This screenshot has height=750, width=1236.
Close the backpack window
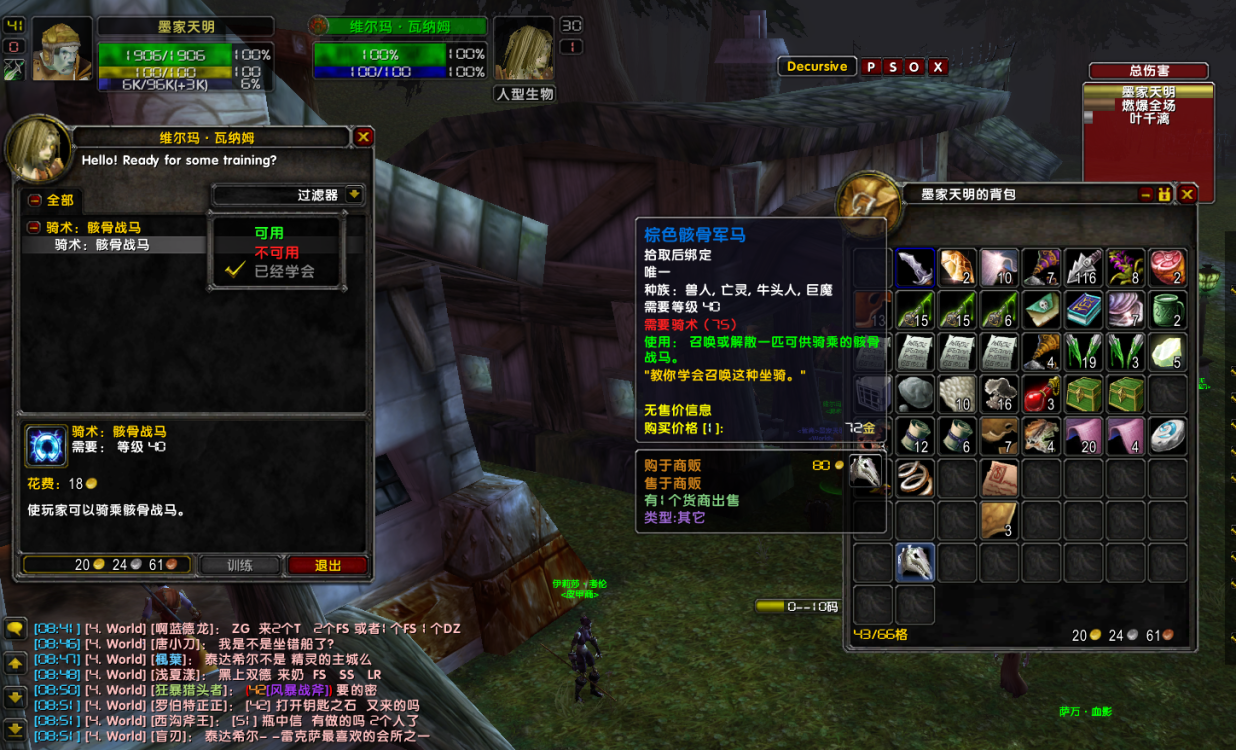[x=1187, y=194]
